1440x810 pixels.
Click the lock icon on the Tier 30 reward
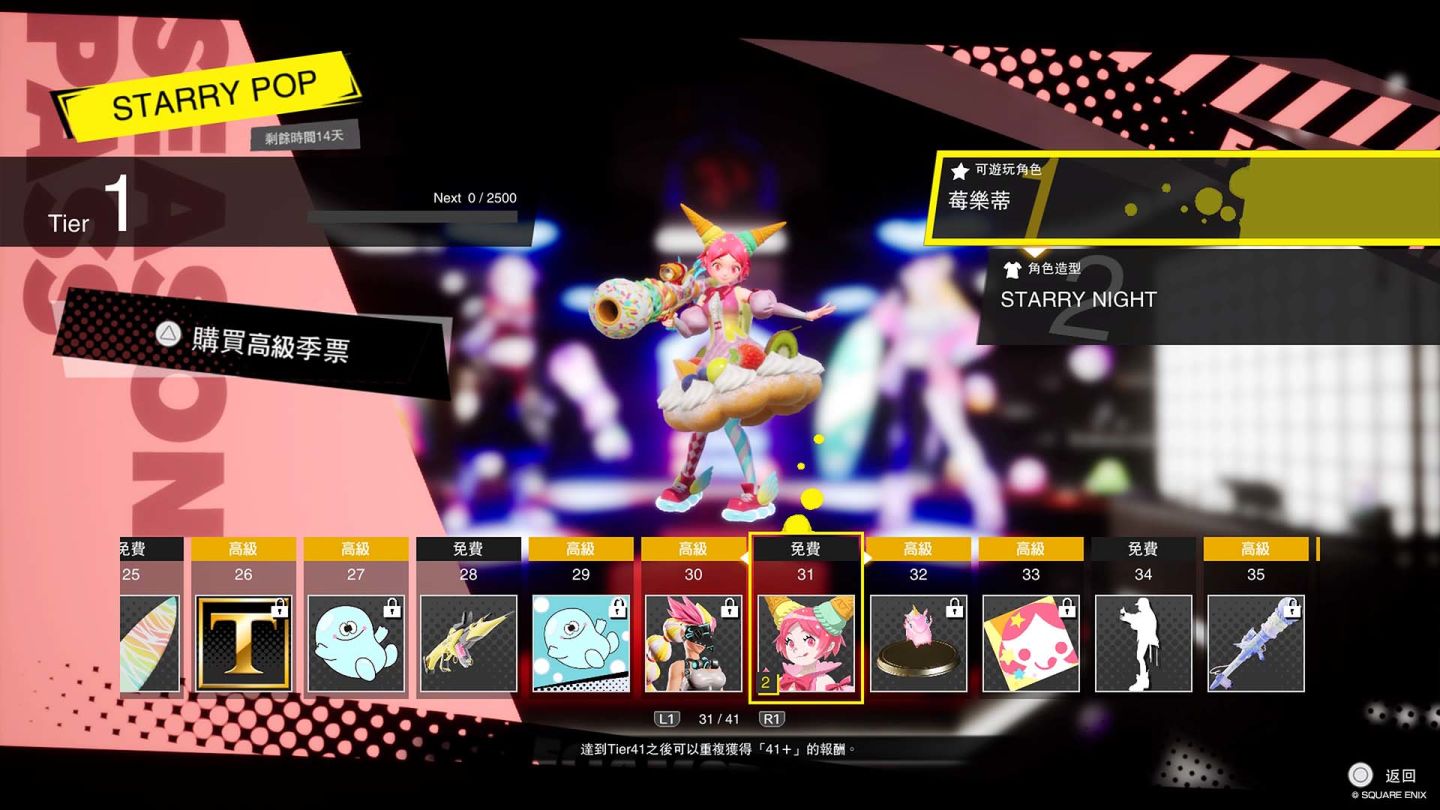click(730, 610)
